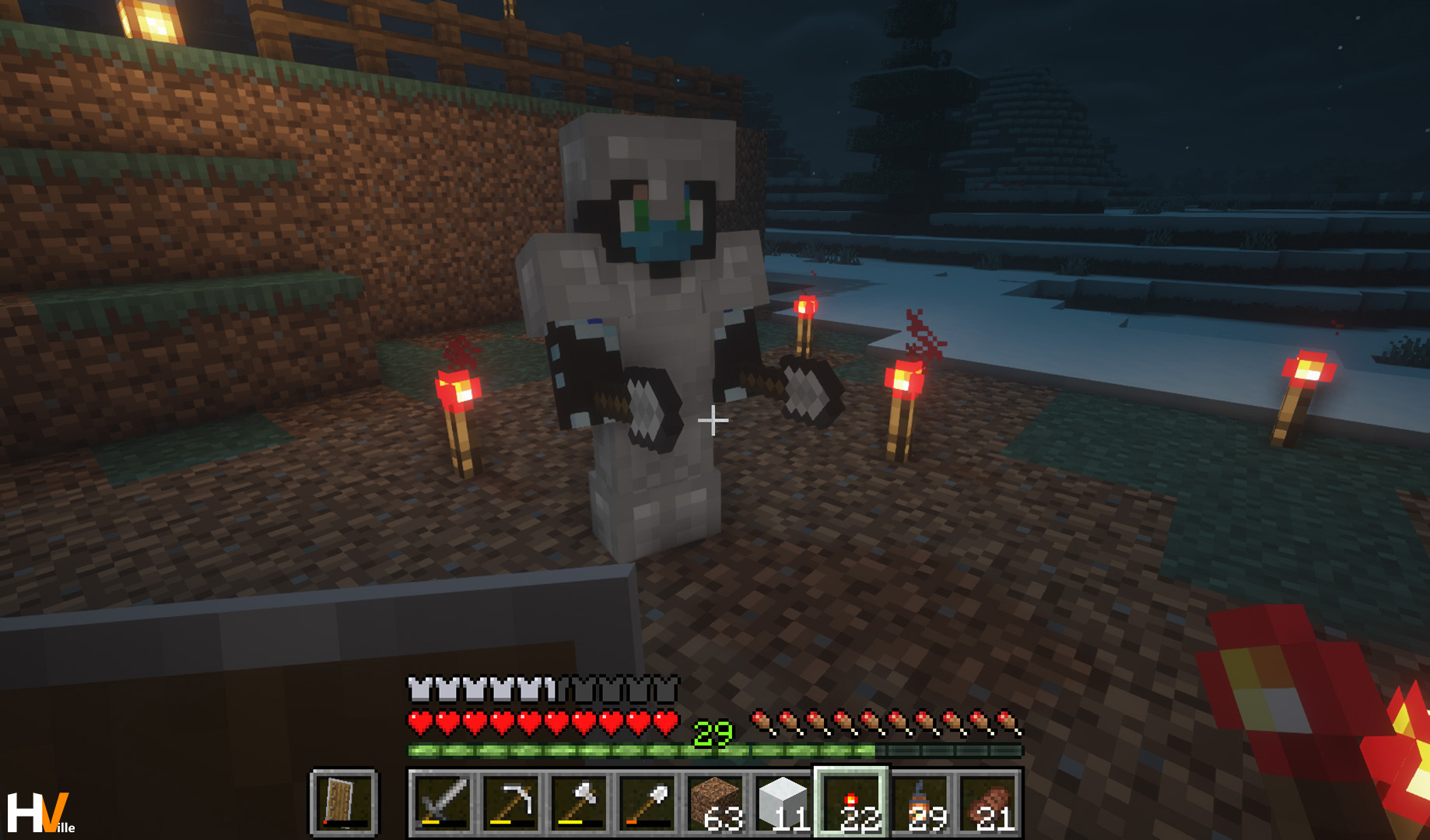Switch to the iron axe slot
Screen dimensions: 1430x840
pyautogui.click(x=579, y=803)
